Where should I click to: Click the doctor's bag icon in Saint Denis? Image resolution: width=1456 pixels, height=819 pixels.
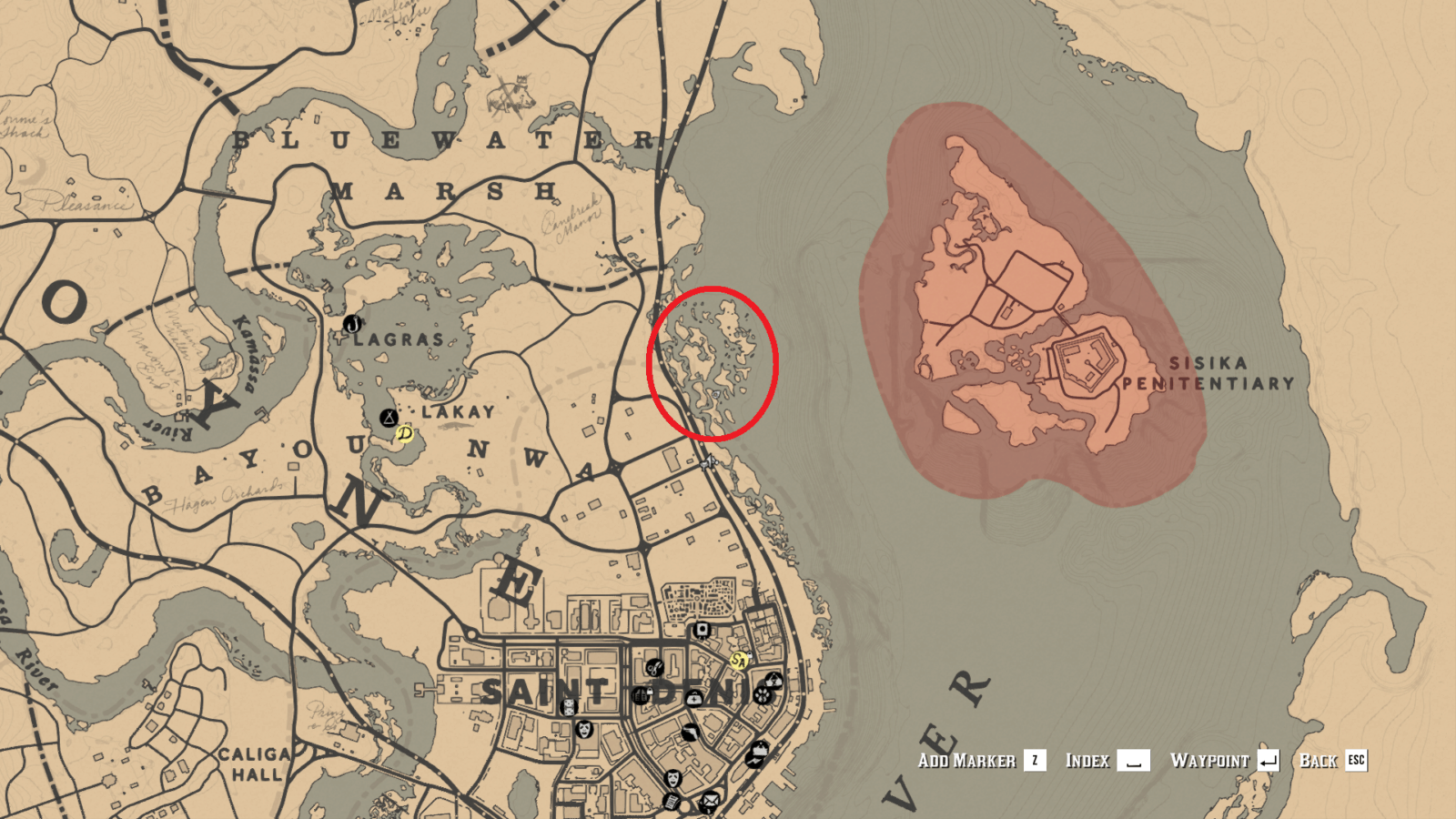point(693,699)
